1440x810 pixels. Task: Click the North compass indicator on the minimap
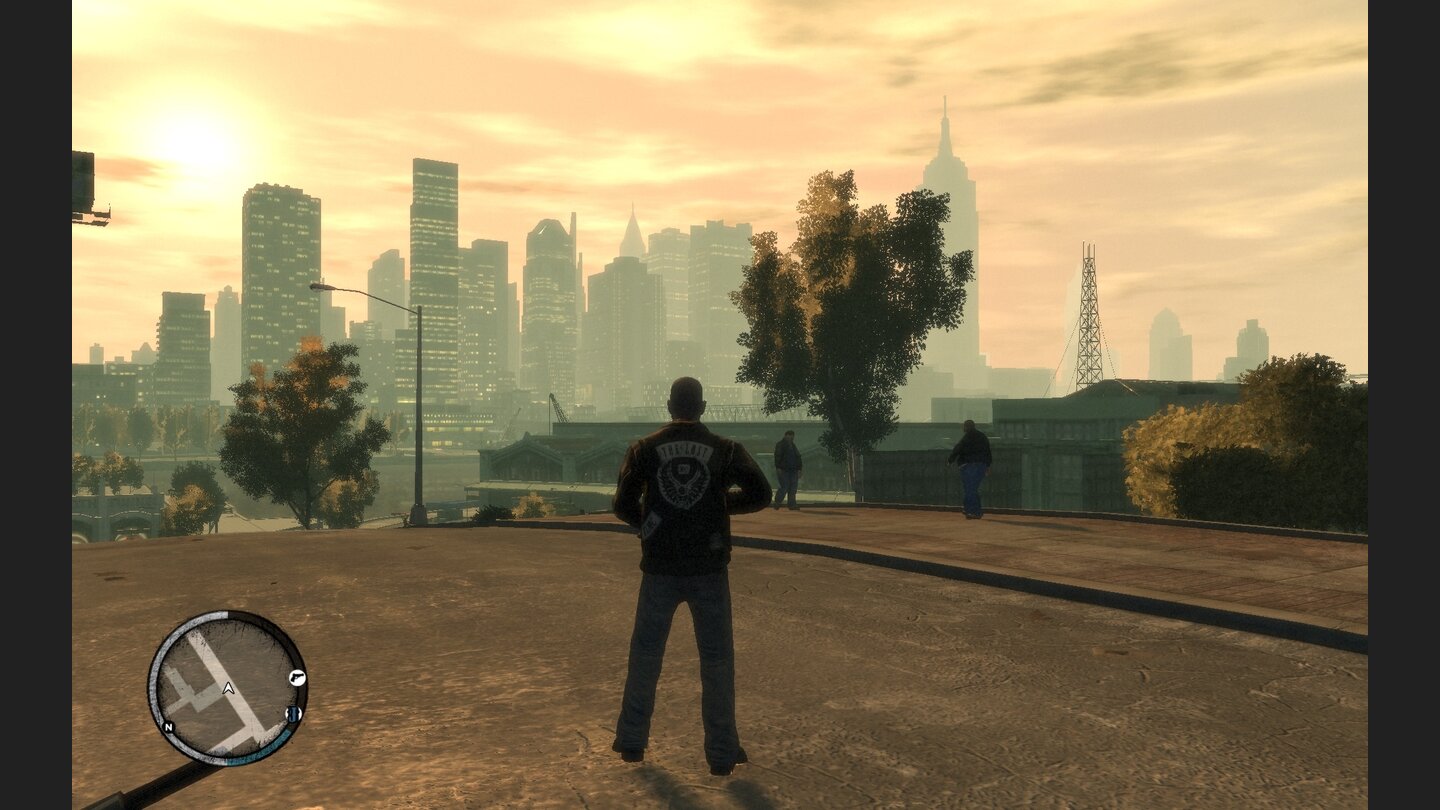pyautogui.click(x=168, y=727)
